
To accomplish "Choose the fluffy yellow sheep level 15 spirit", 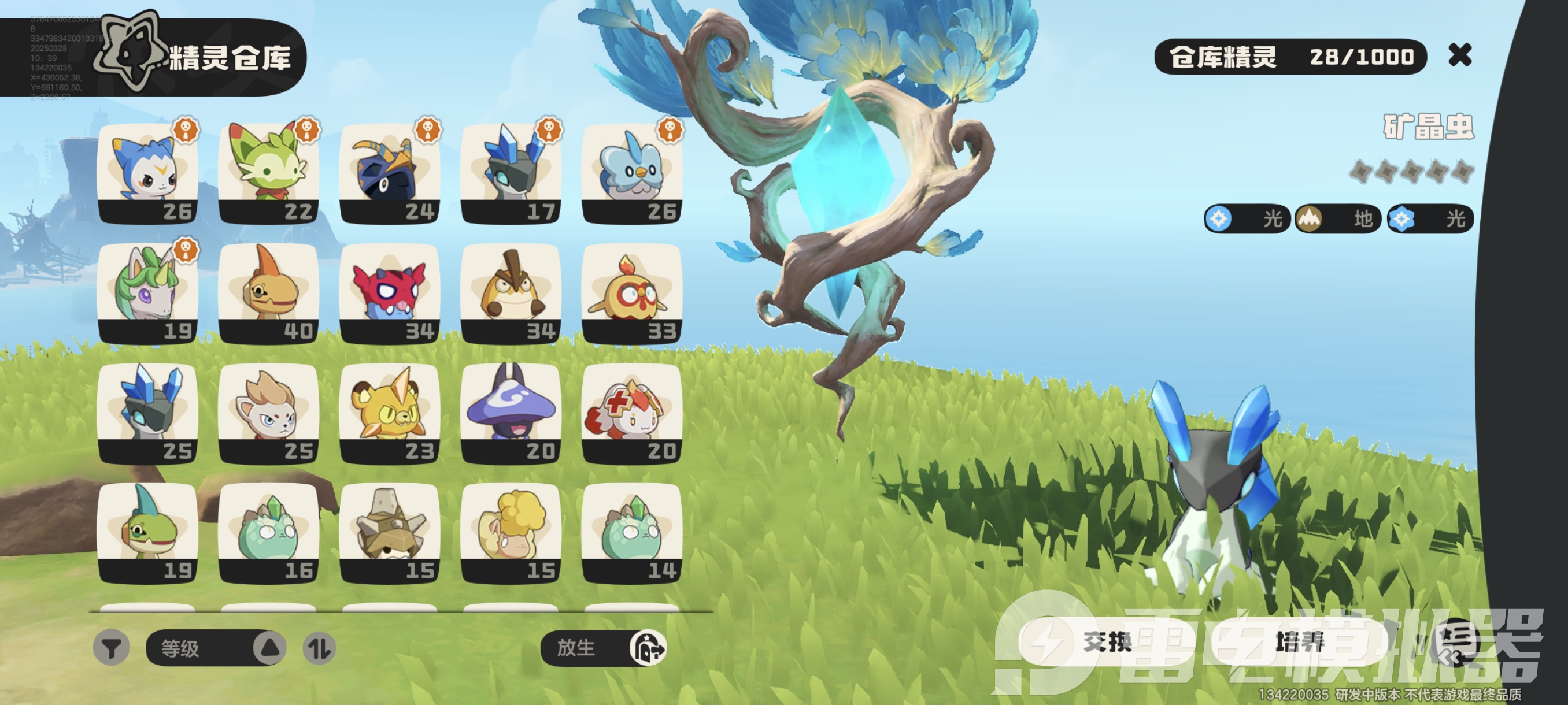I will point(511,533).
